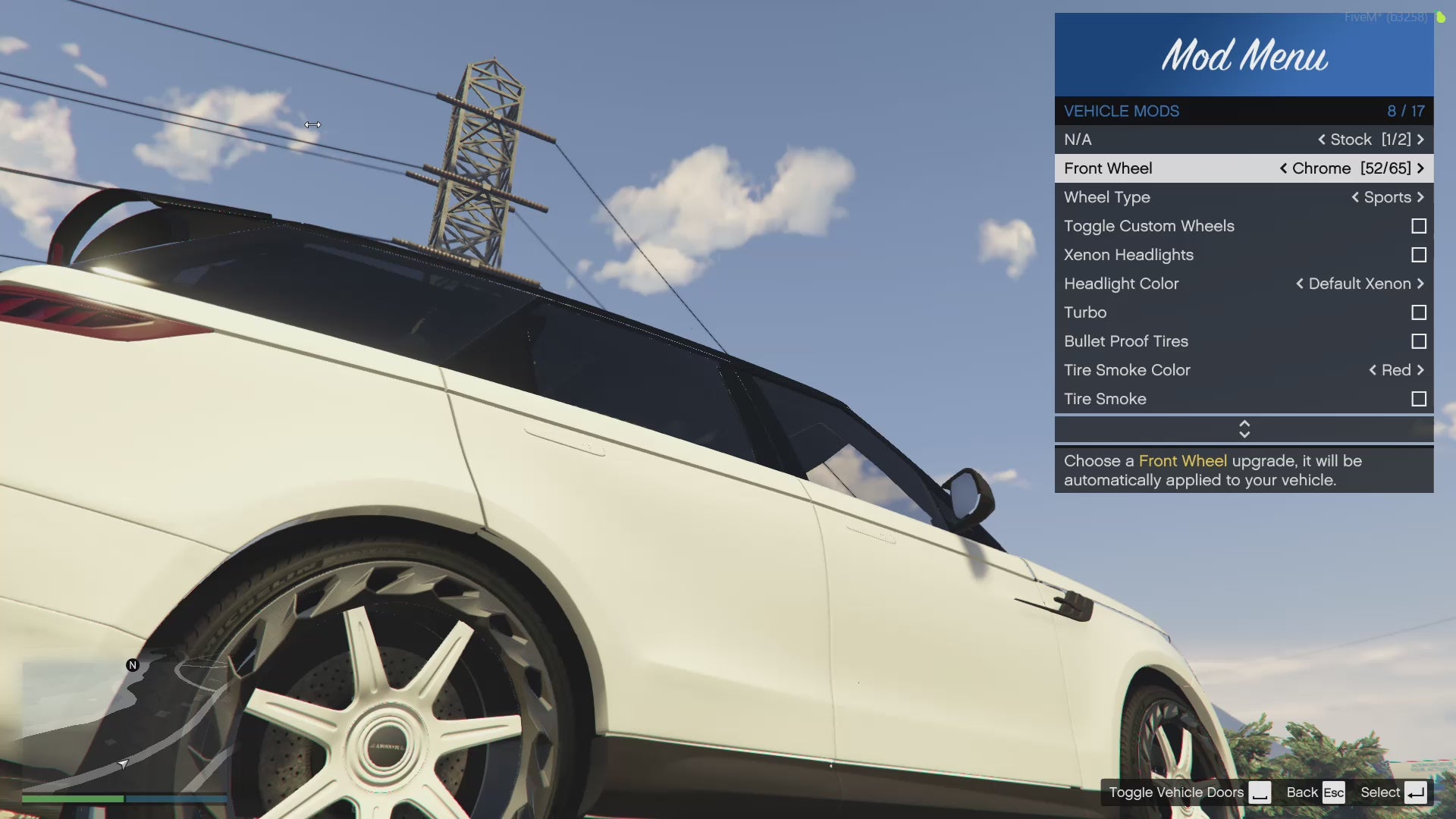Toggle the Custom Wheels checkbox
The width and height of the screenshot is (1456, 819).
pos(1418,226)
